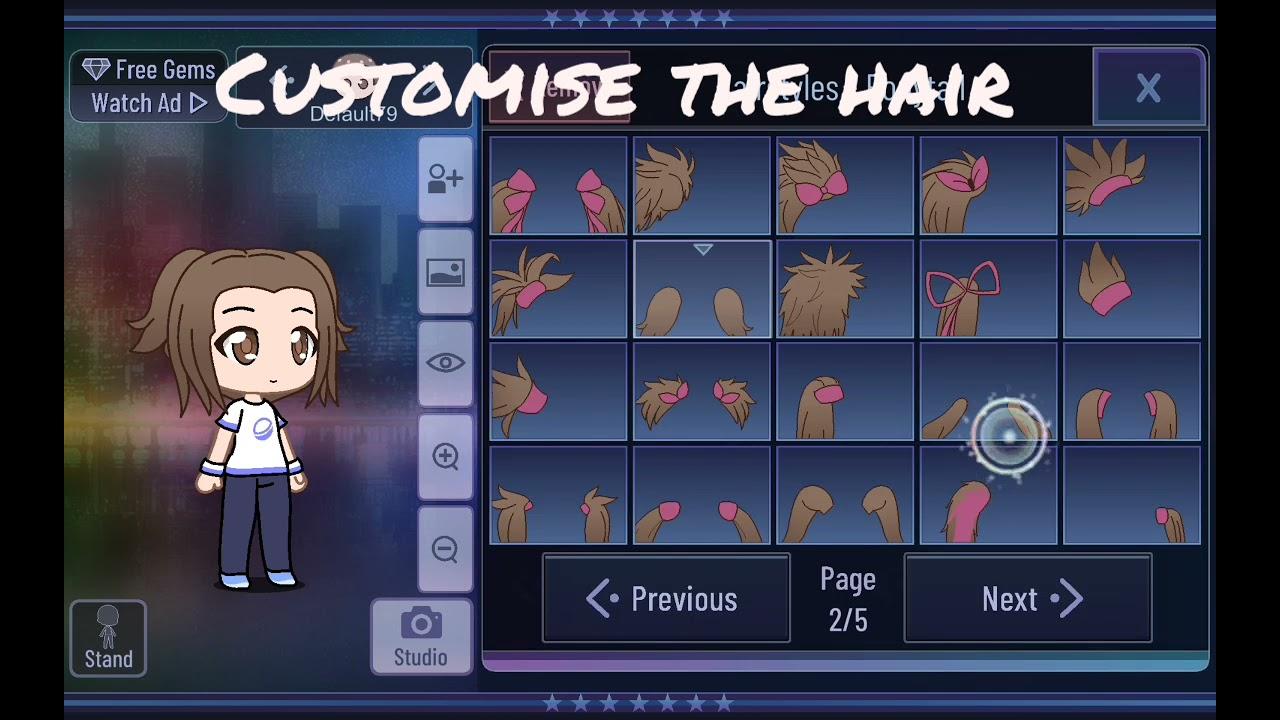Return to the Previous hairstyle page
1280x720 pixels.
(666, 599)
